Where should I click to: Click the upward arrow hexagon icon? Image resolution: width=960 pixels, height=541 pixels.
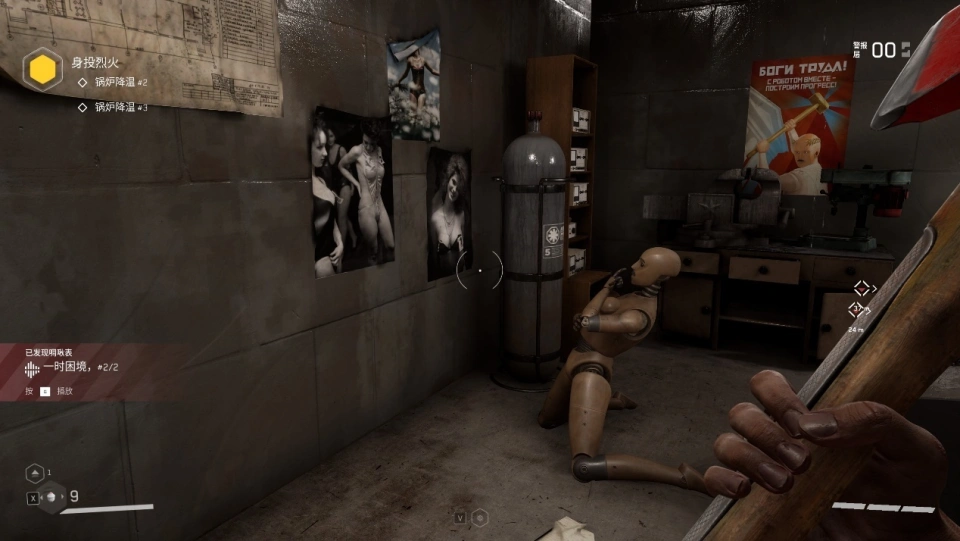pyautogui.click(x=35, y=472)
